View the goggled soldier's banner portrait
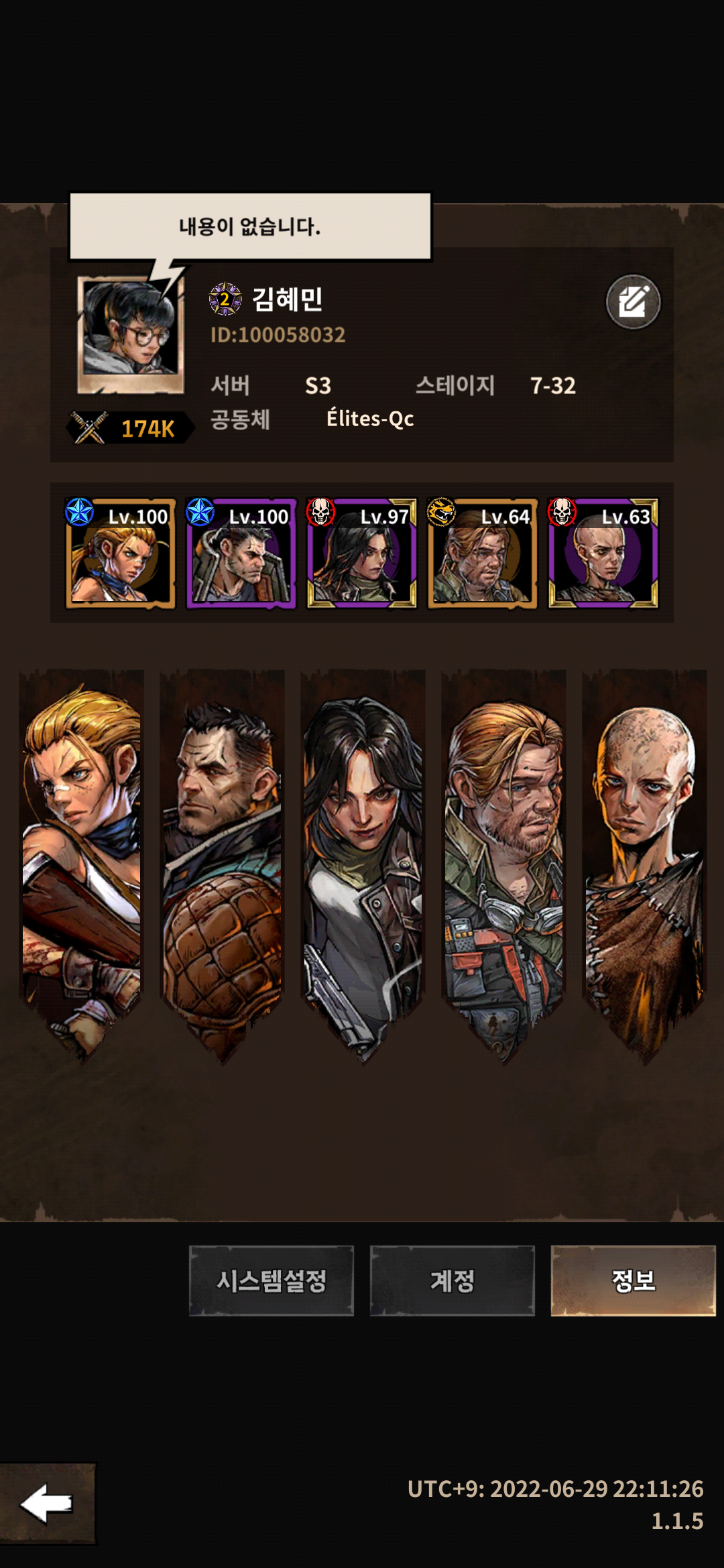This screenshot has width=724, height=1568. tap(503, 858)
